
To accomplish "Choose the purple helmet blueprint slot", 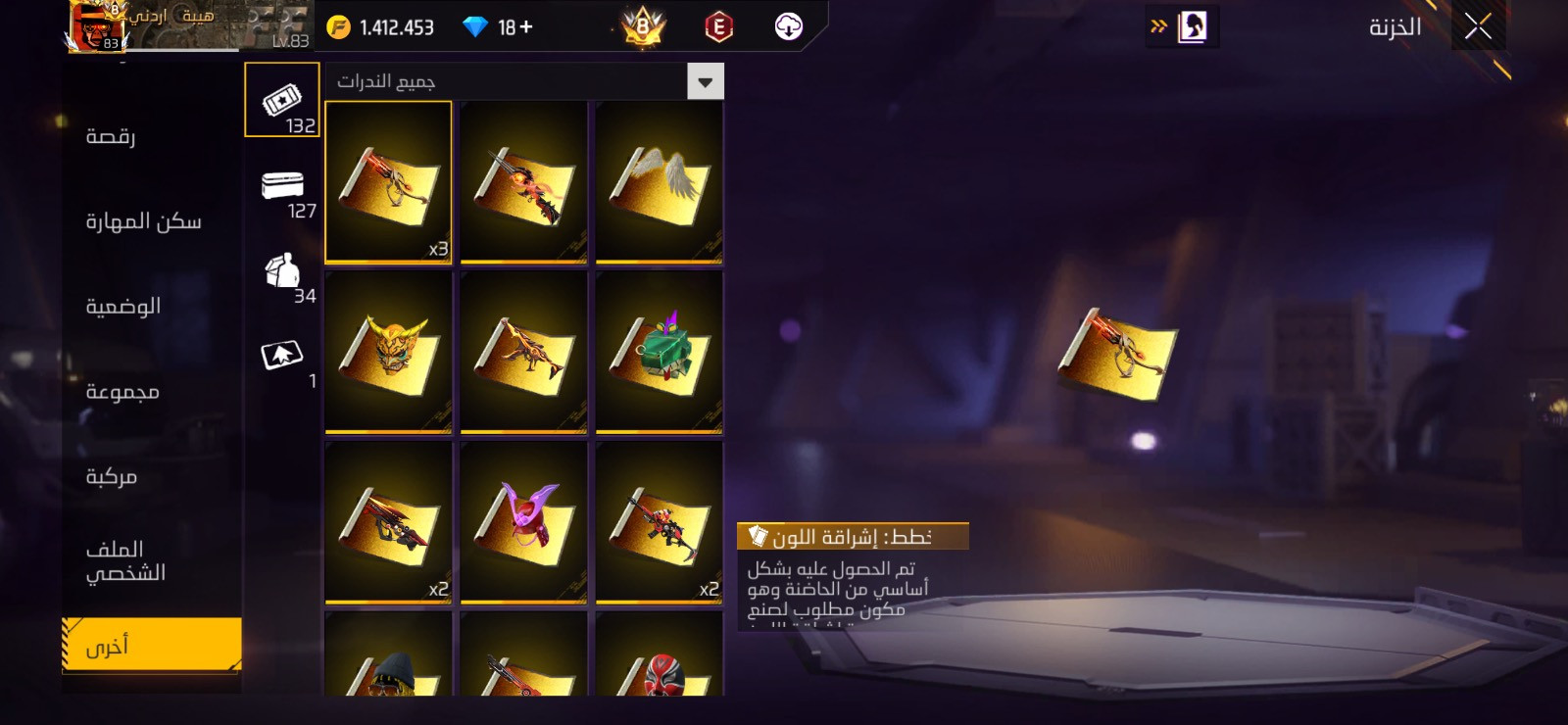I will (523, 522).
